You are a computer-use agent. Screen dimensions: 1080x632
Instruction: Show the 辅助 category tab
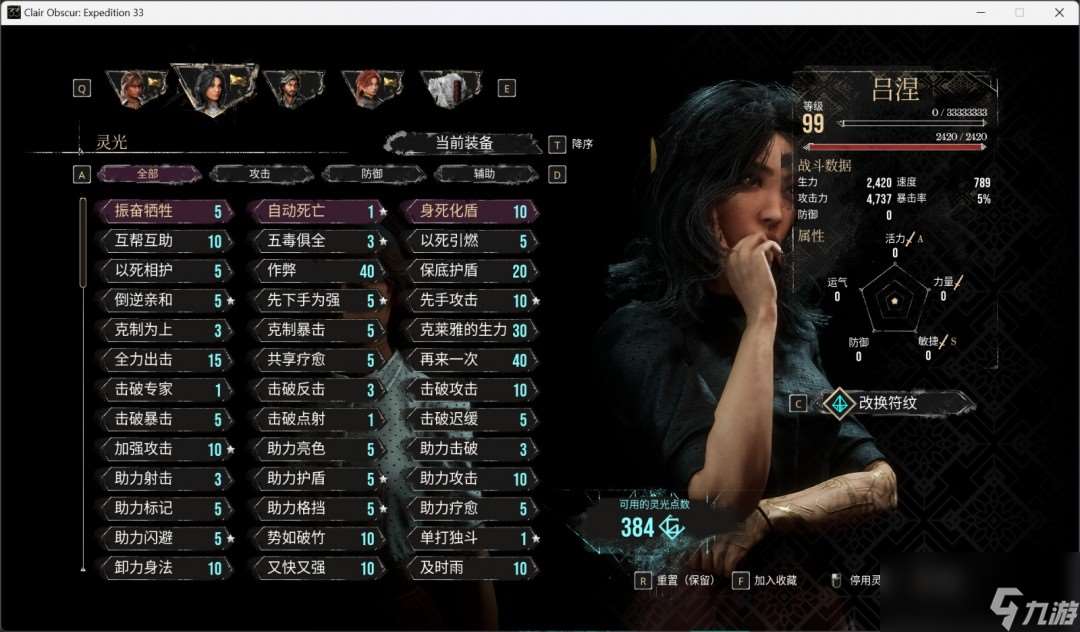[x=484, y=174]
